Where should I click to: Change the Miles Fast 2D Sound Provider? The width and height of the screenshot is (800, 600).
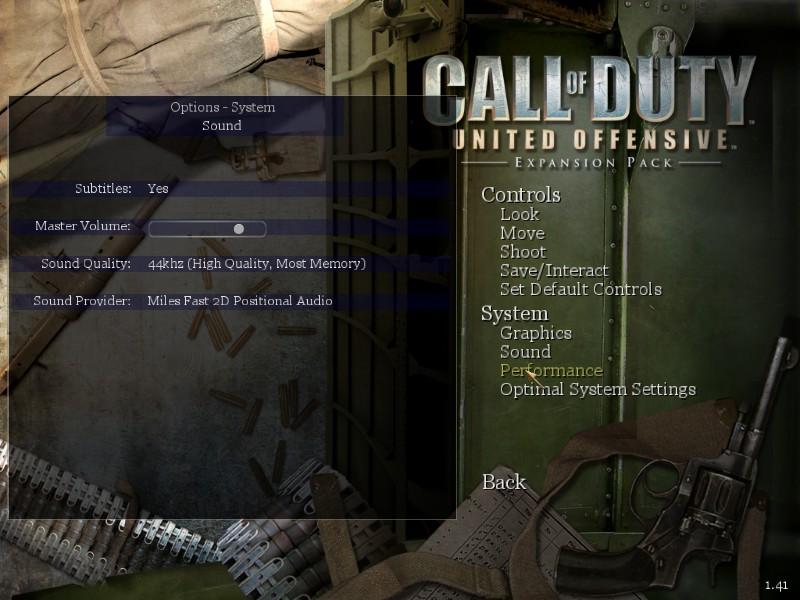pos(240,301)
